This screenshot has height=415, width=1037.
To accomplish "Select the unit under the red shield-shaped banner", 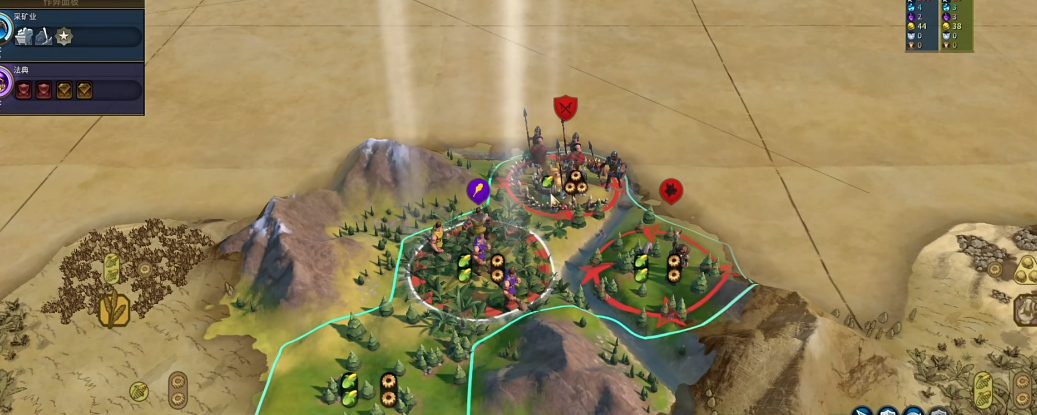I will [566, 107].
